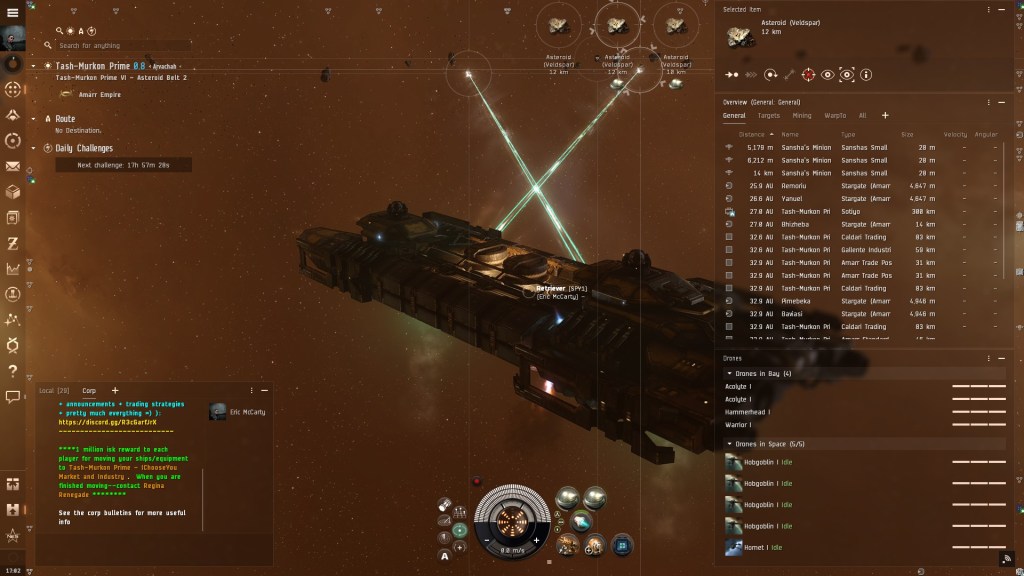Select the Remoriu stargate row
The image size is (1024, 576).
point(795,186)
